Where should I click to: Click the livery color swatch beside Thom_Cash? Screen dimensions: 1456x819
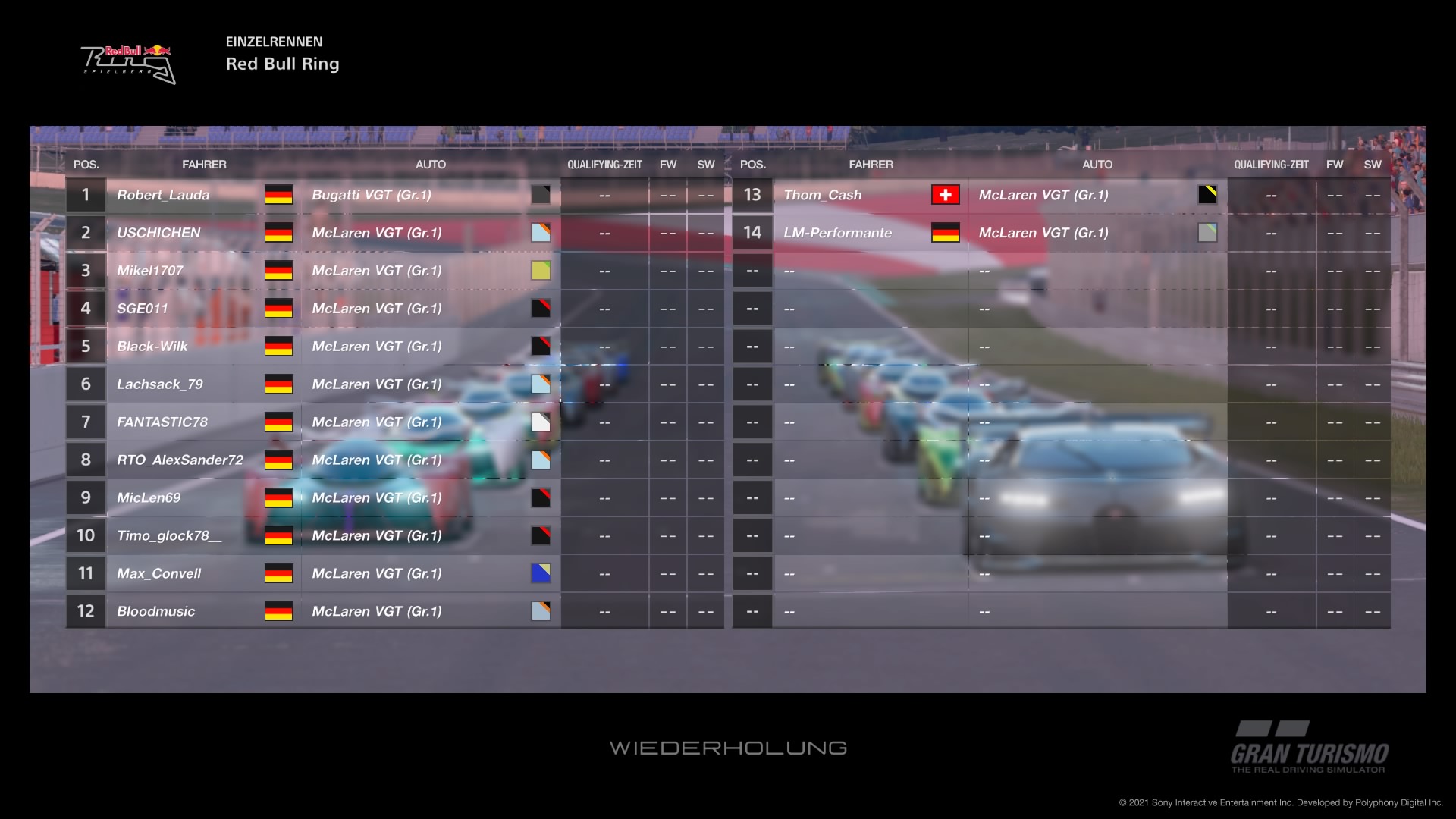tap(1208, 195)
